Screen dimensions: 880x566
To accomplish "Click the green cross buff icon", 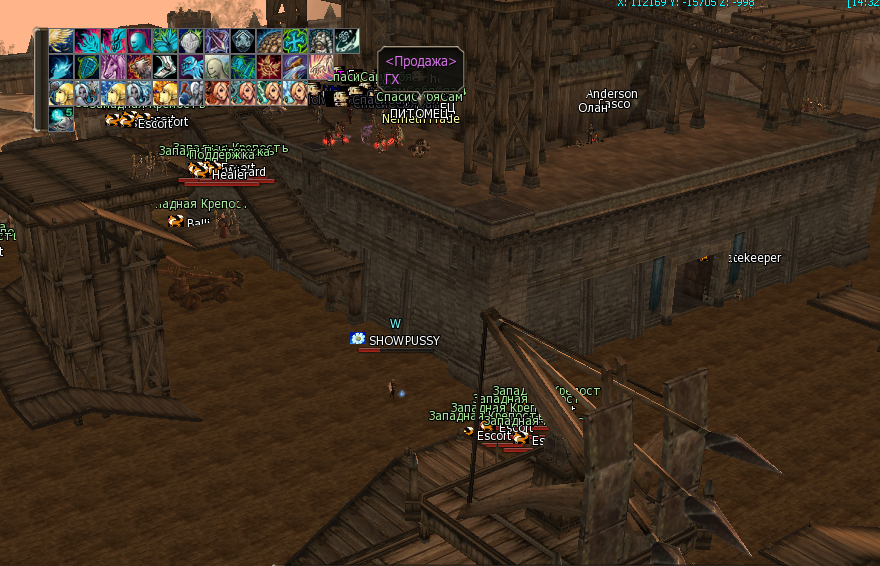I will point(295,41).
